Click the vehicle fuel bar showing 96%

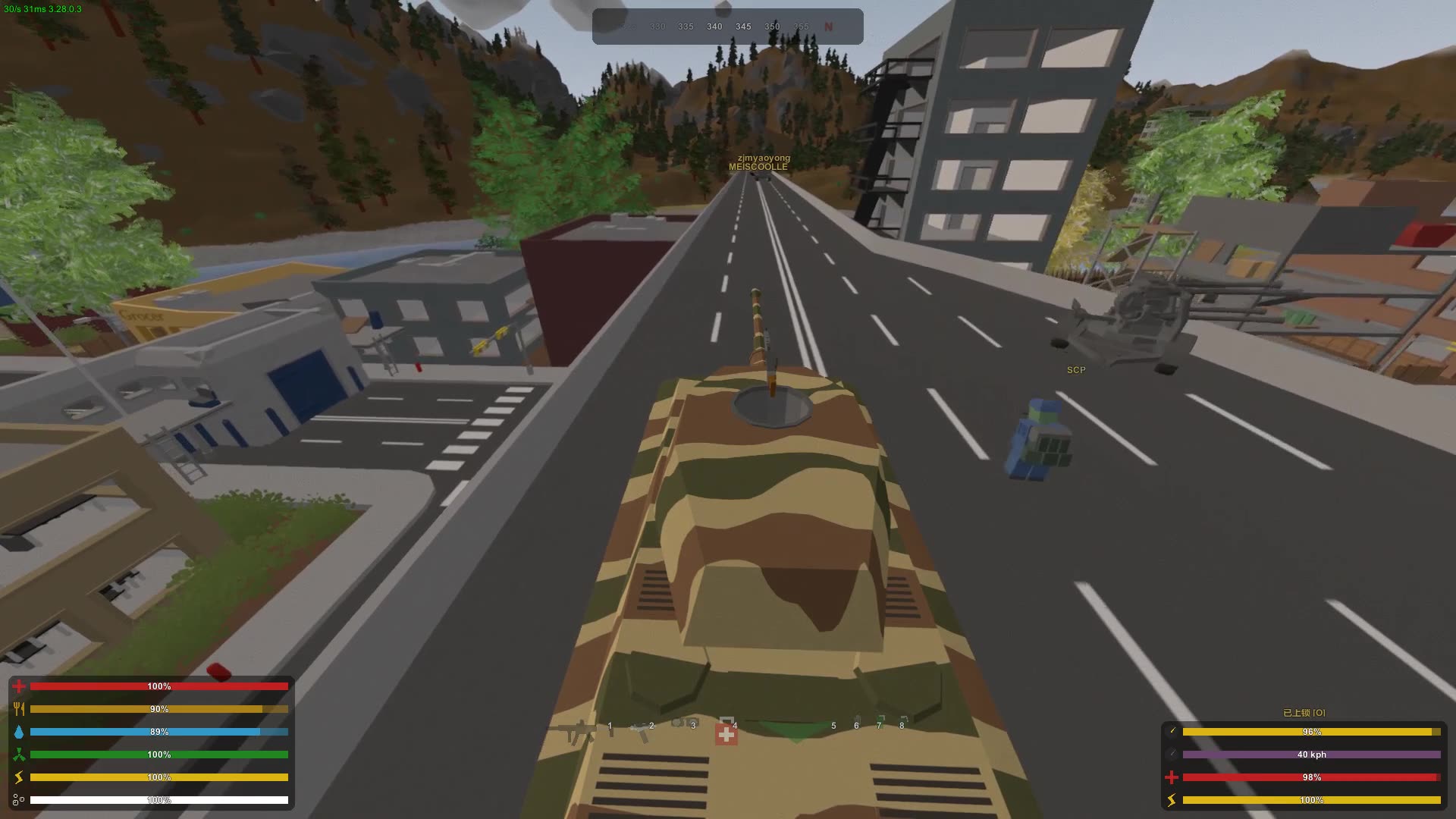click(1312, 732)
